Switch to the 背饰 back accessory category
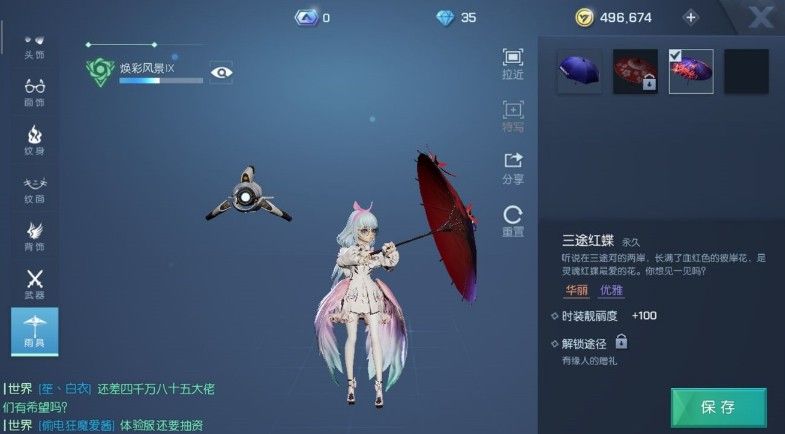 pyautogui.click(x=35, y=235)
